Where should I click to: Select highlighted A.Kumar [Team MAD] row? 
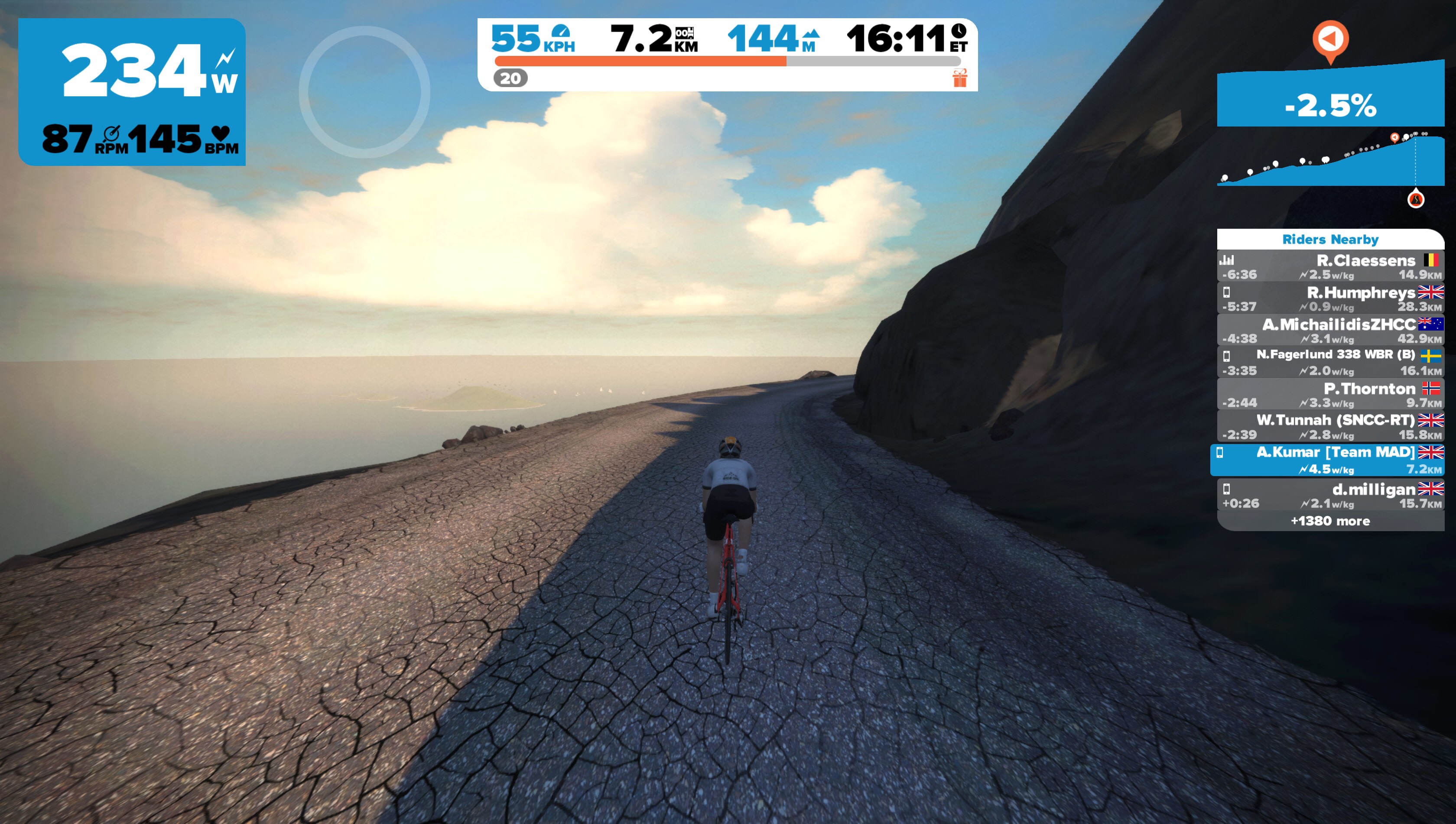point(1327,460)
